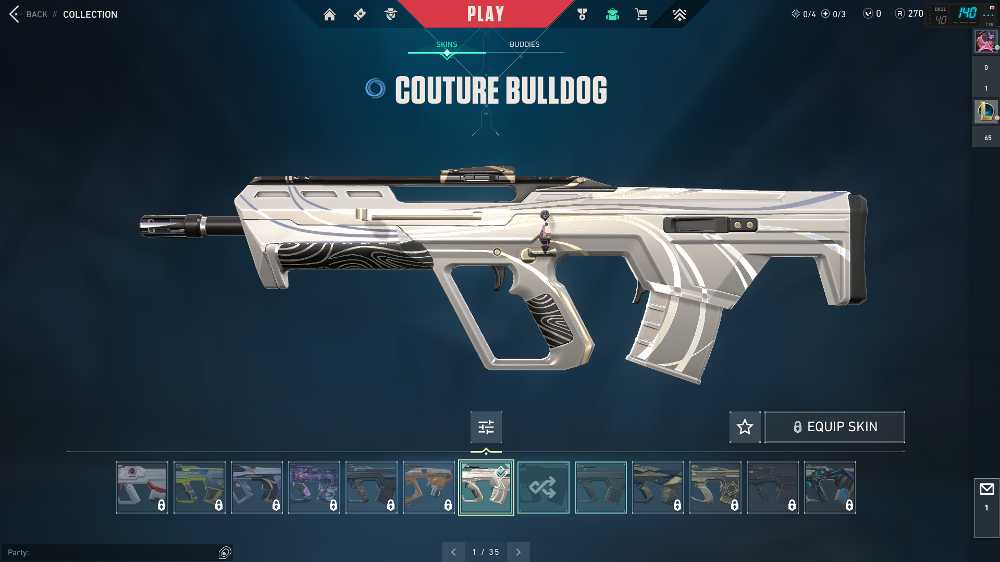1000x562 pixels.
Task: Pick the orange Bulldog skin thumbnail
Action: [429, 488]
